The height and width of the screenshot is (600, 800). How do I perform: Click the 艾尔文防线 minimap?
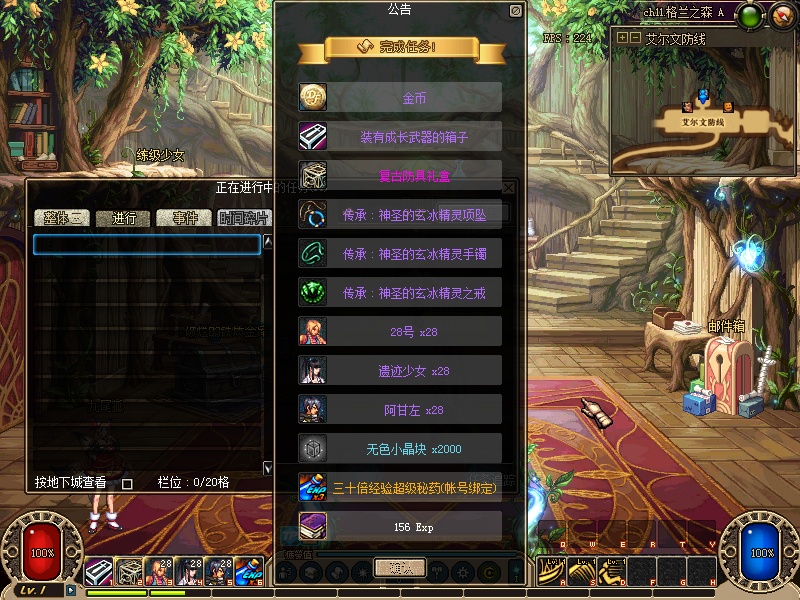click(x=705, y=110)
